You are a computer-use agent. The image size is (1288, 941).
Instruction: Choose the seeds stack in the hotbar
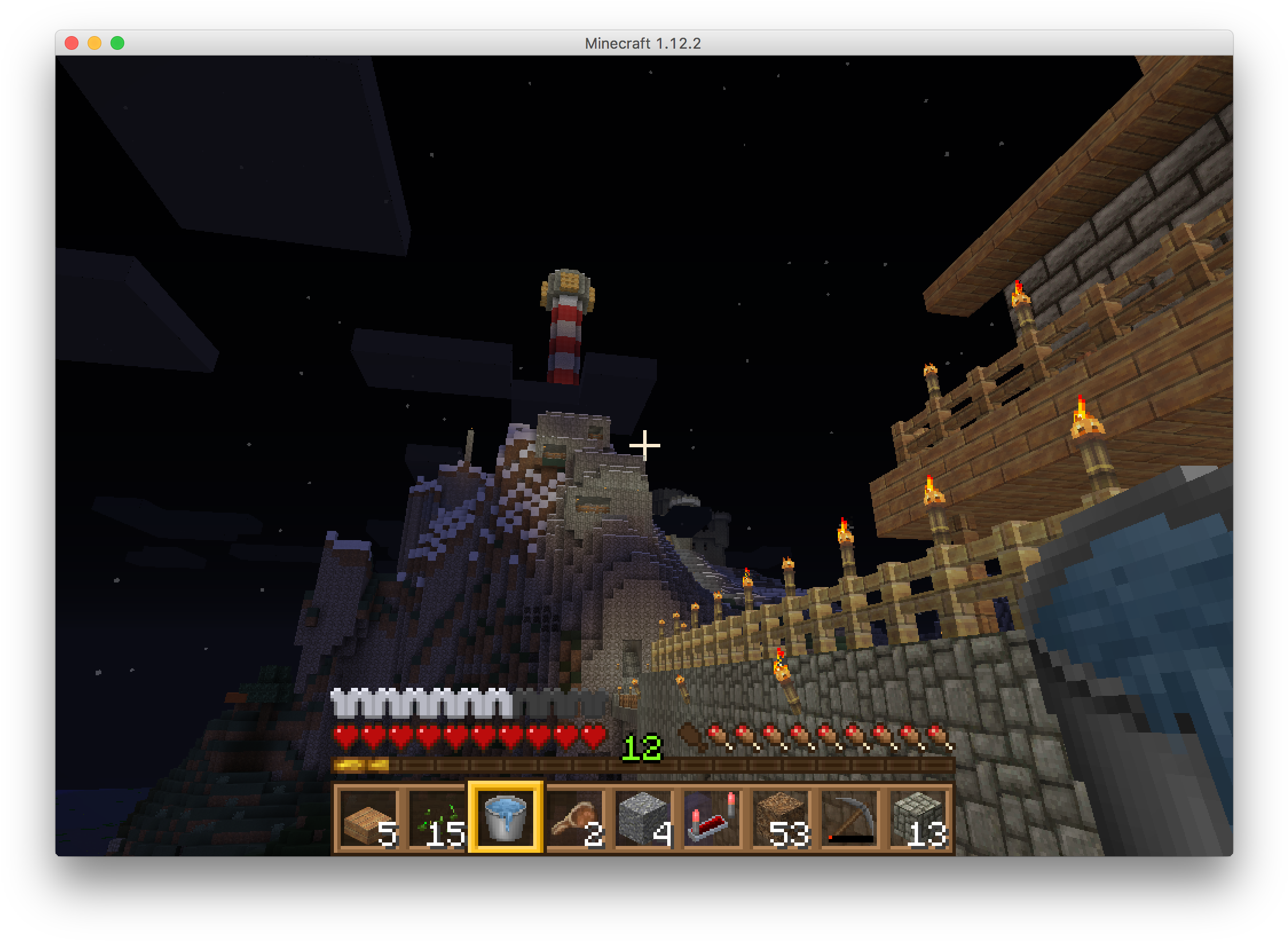coord(437,818)
